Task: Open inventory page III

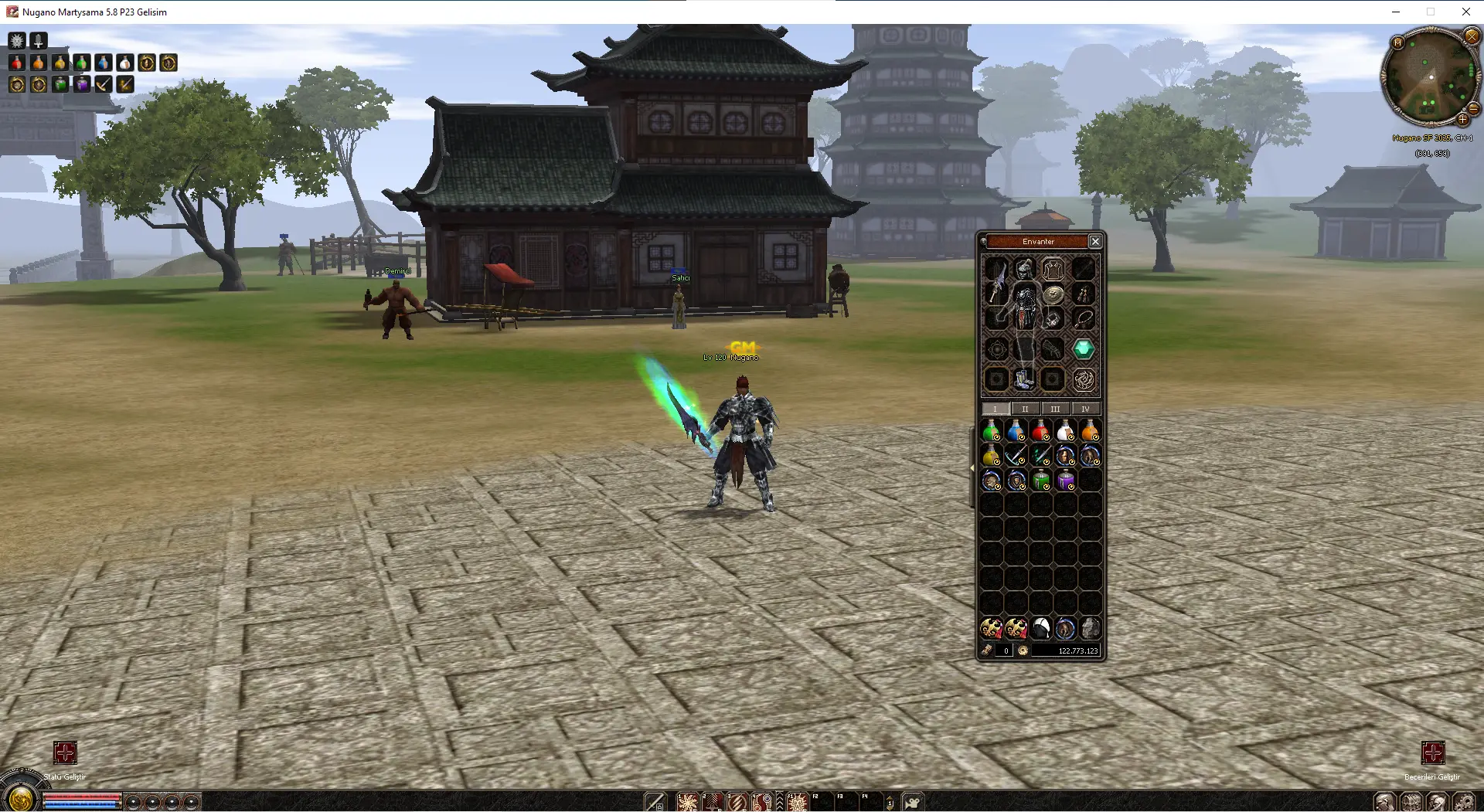Action: [x=1055, y=409]
